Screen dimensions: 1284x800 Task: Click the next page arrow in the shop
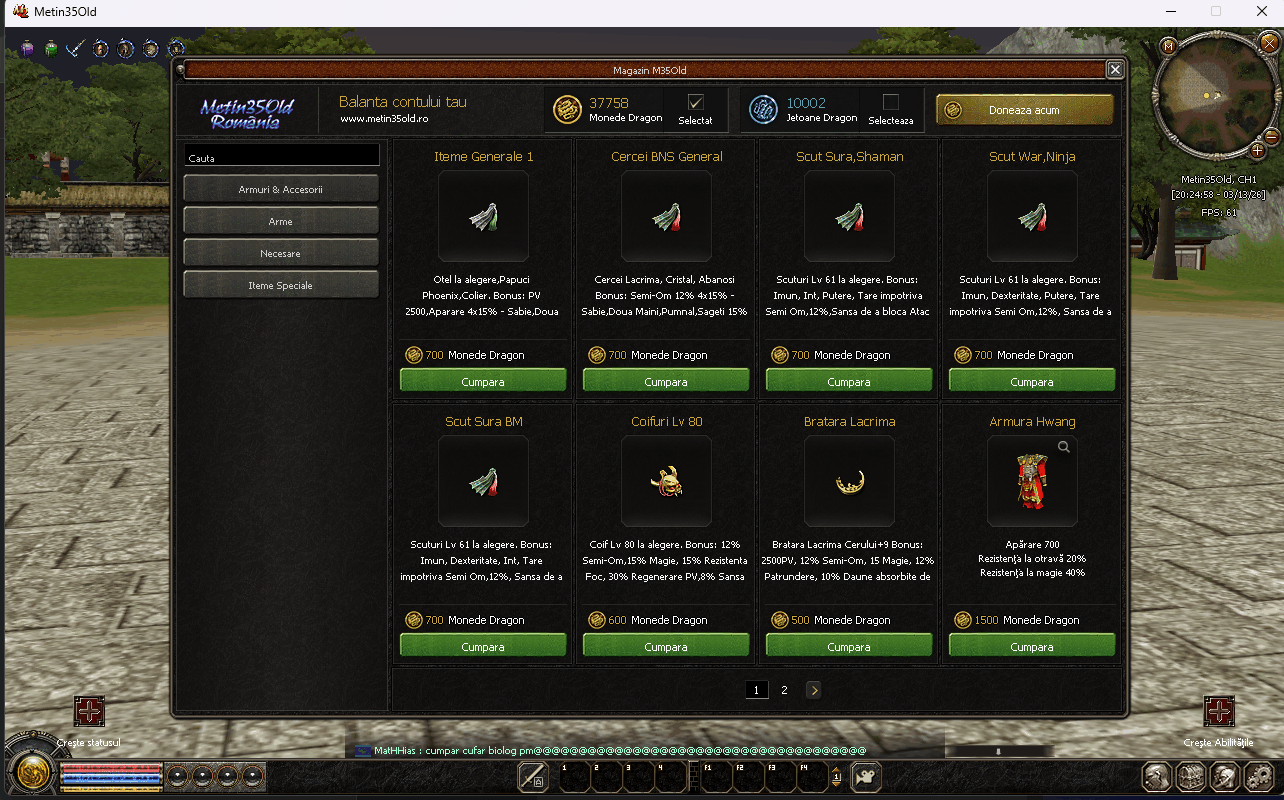[813, 690]
